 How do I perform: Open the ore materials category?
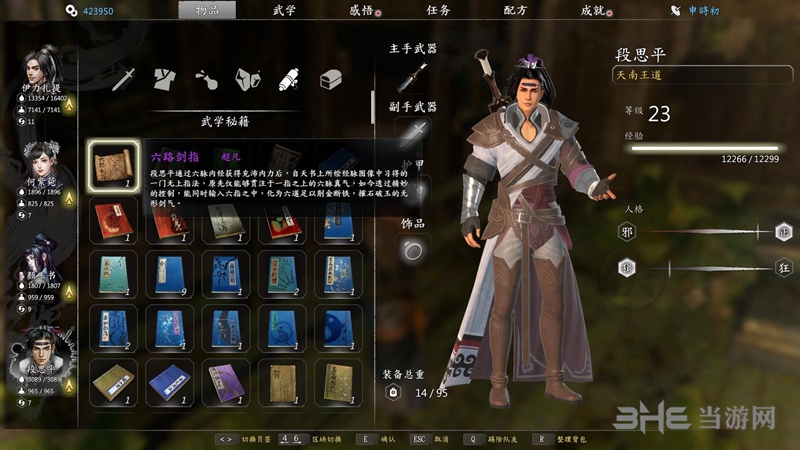(247, 78)
